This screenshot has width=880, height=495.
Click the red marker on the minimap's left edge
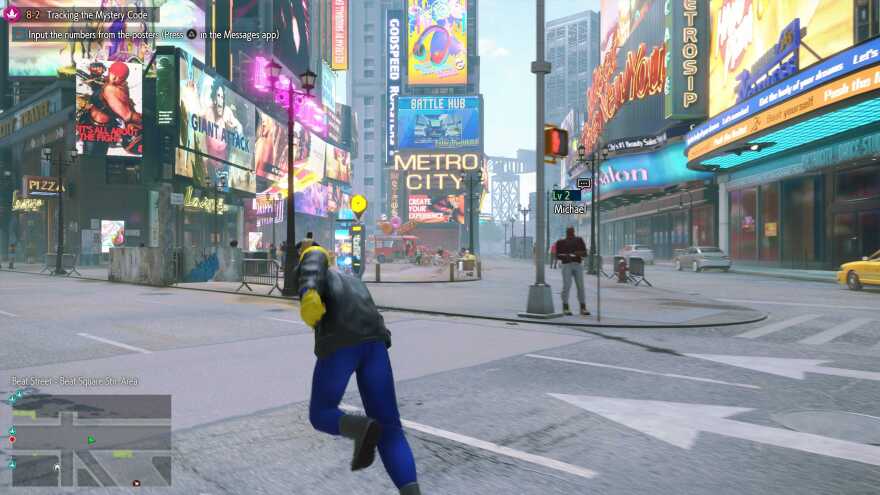coord(12,438)
